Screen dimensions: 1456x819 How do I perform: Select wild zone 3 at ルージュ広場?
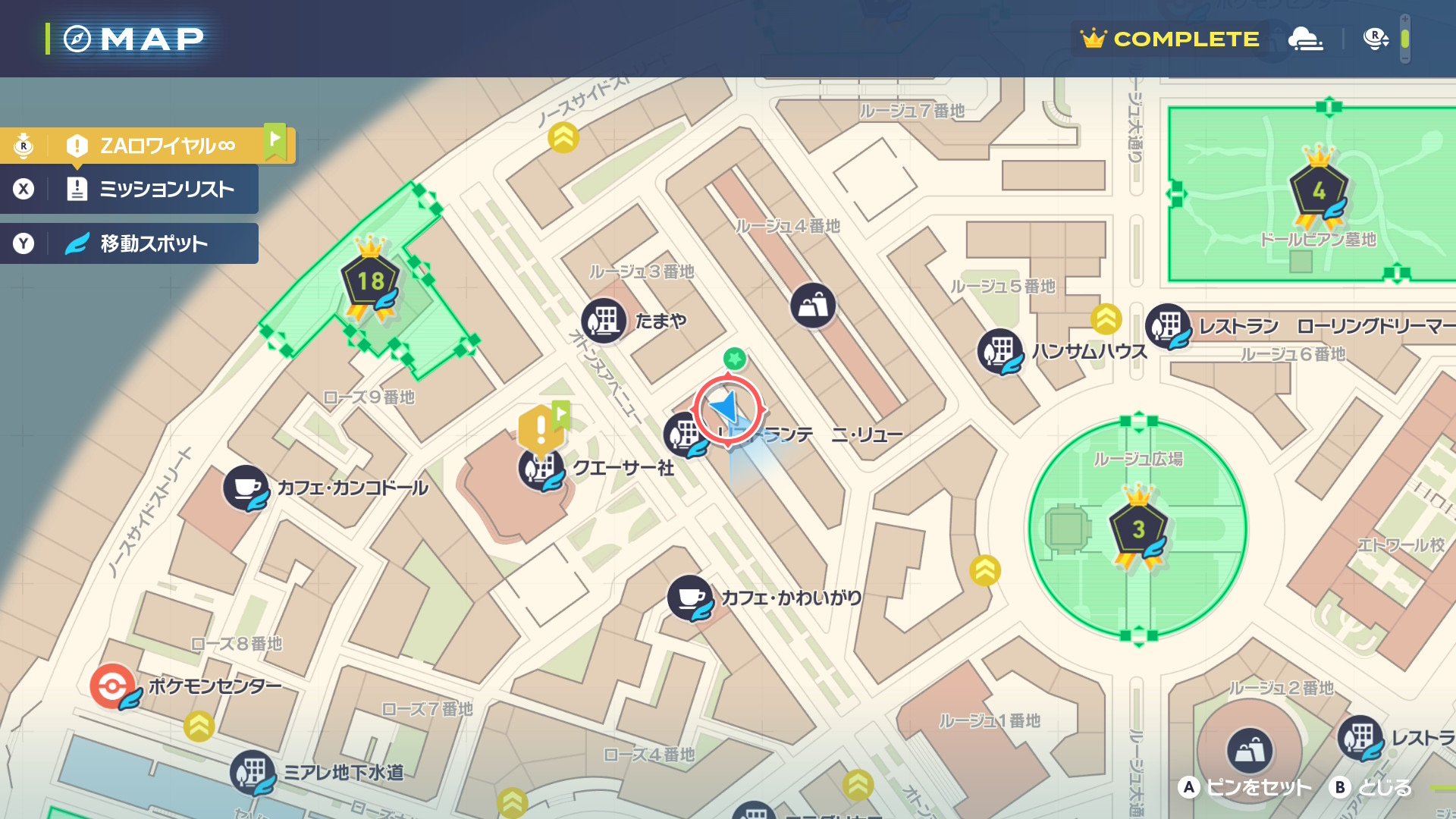coord(1137,529)
